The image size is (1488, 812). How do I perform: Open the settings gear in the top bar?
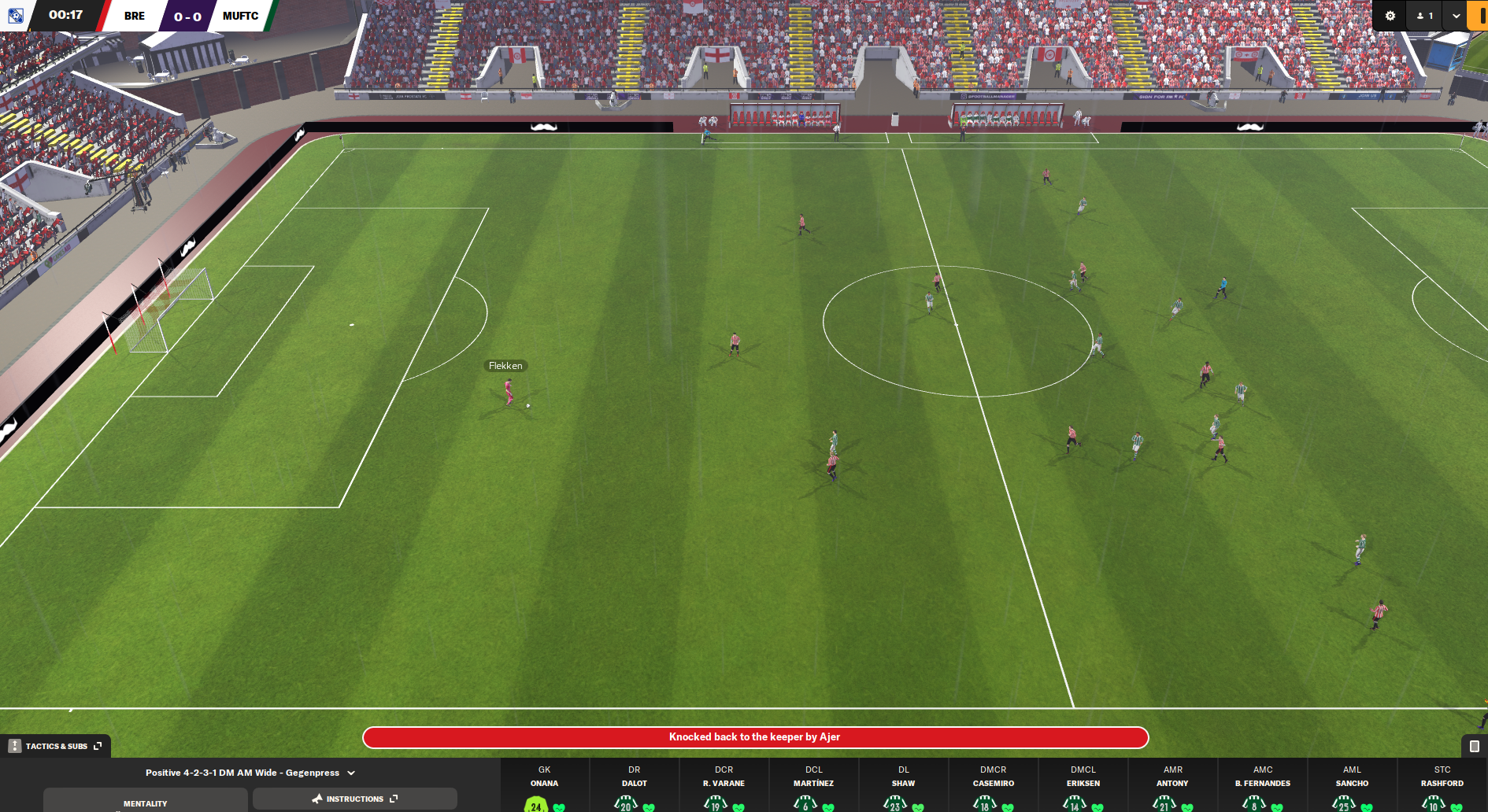[x=1389, y=15]
